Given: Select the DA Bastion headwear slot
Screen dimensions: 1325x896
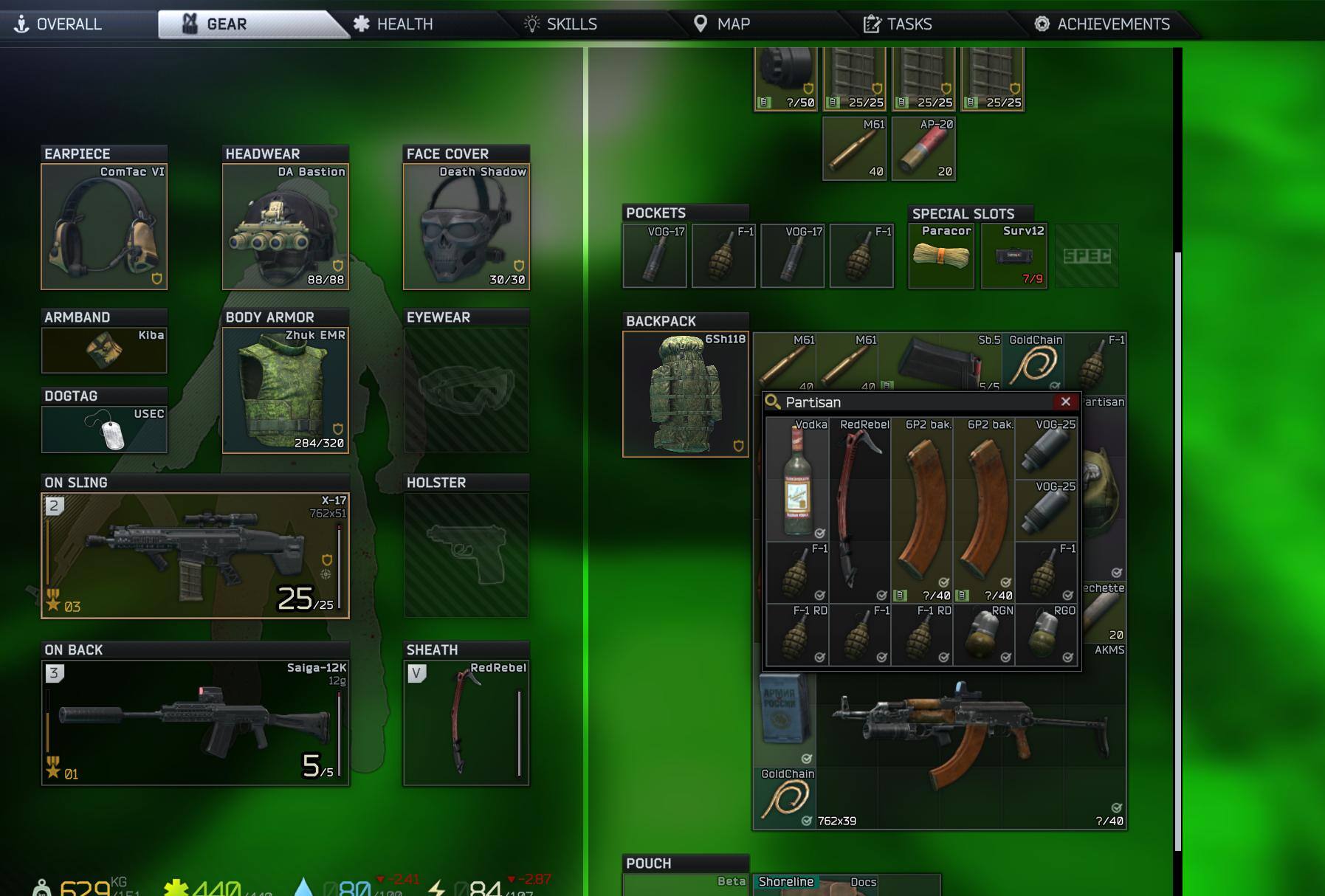Looking at the screenshot, I should click(x=285, y=227).
